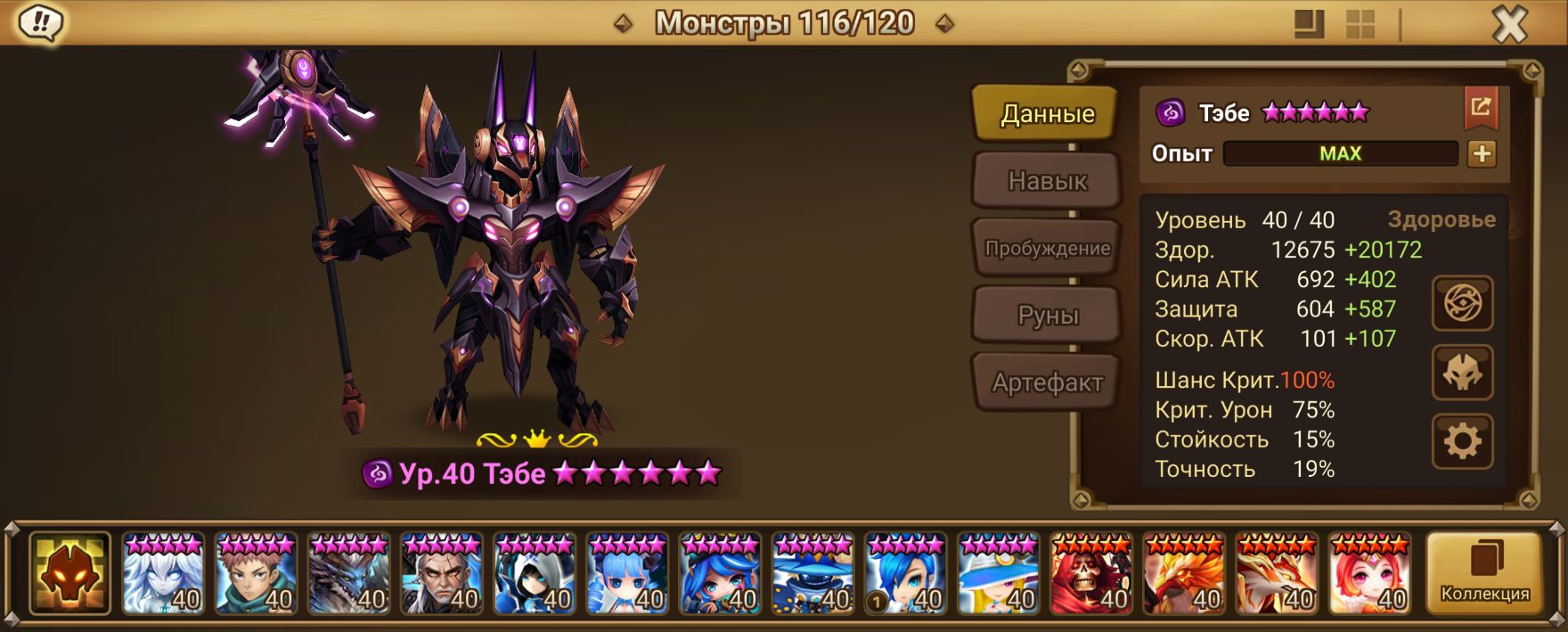Open the Пробуждение tab
1568x632 pixels.
1047,249
